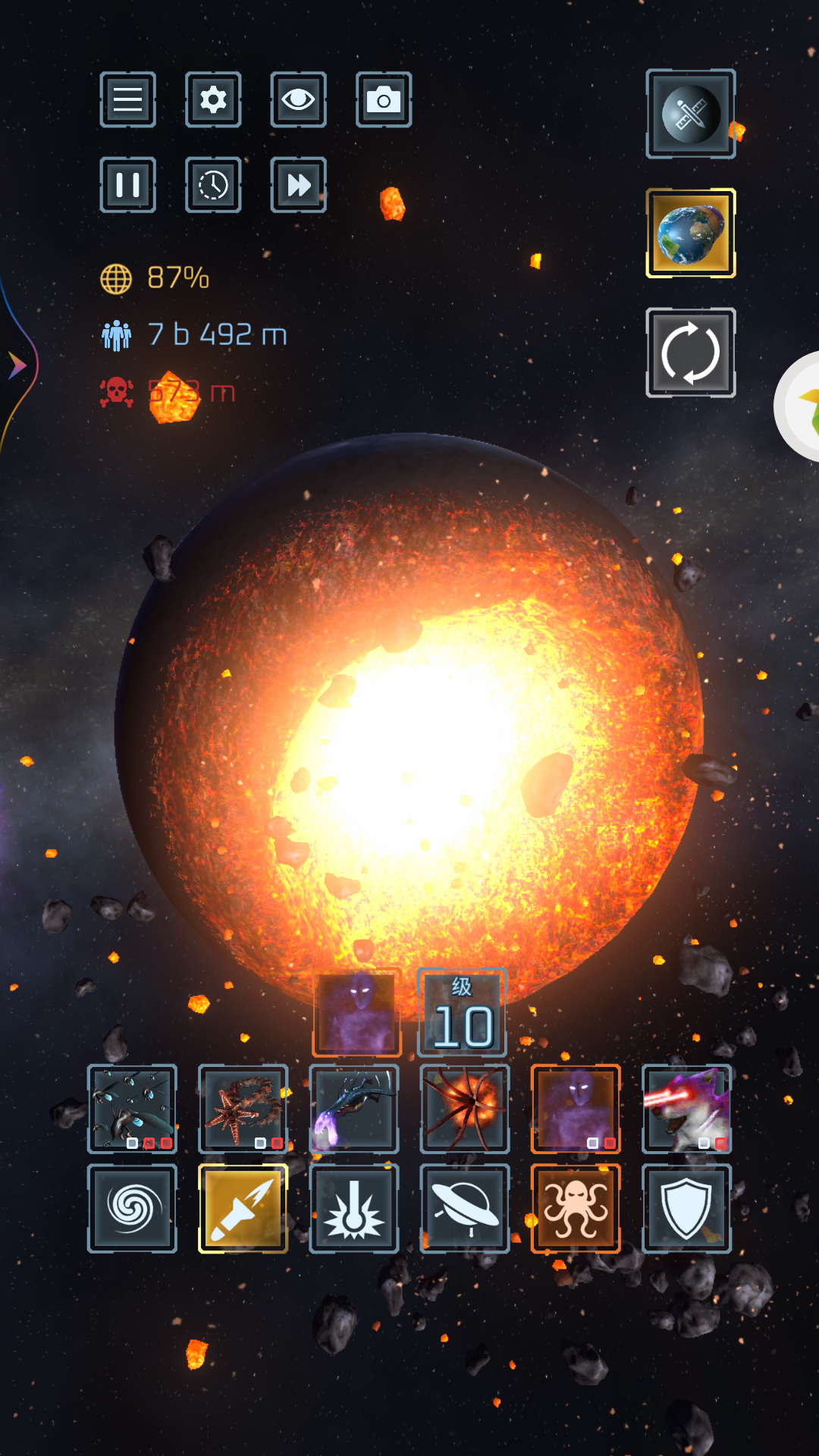Reset the planet with circular arrows button
The image size is (819, 1456).
(x=690, y=353)
